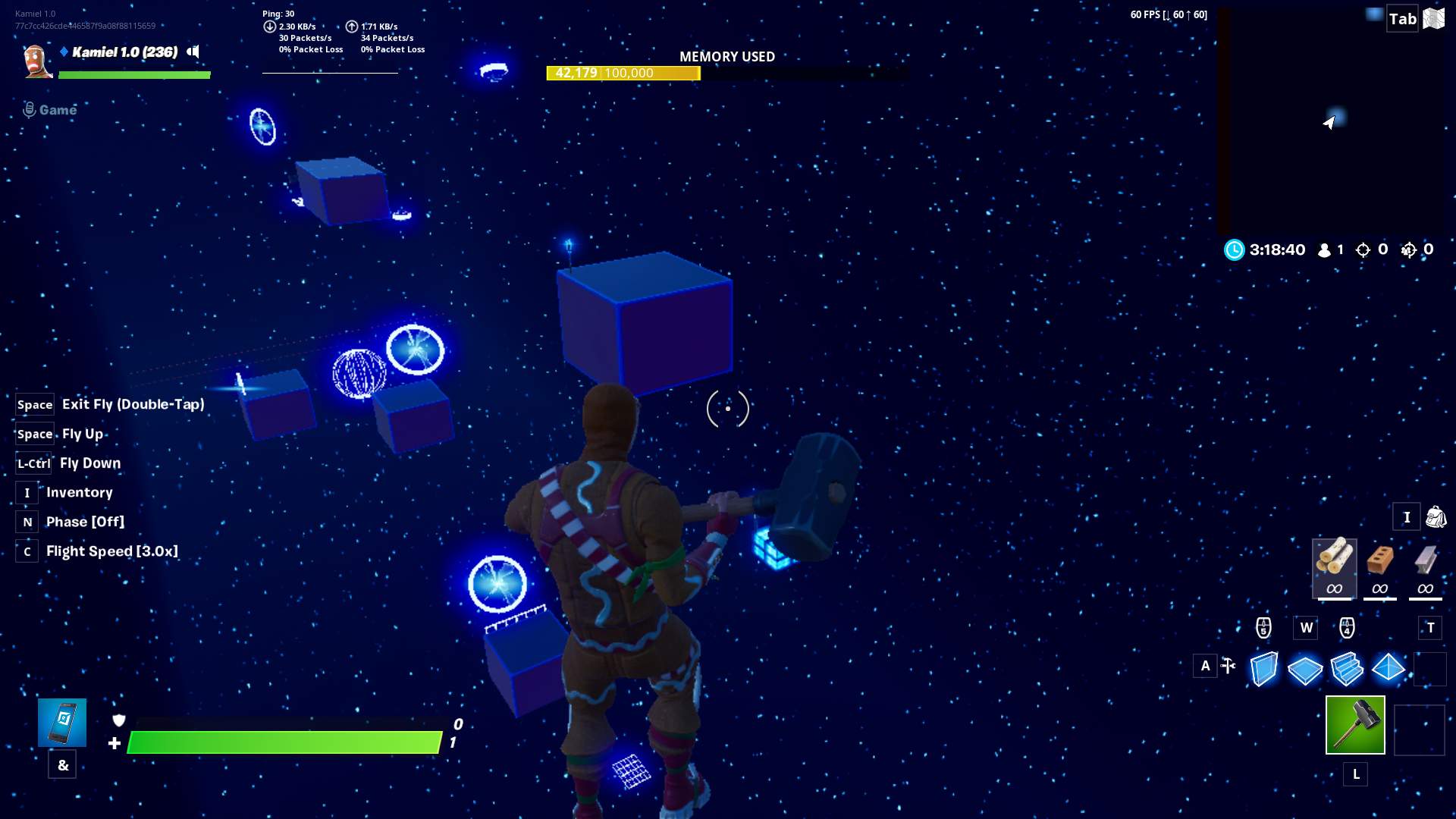Toggle the Game channel microphone
Screen dimensions: 1456x819
pos(29,109)
